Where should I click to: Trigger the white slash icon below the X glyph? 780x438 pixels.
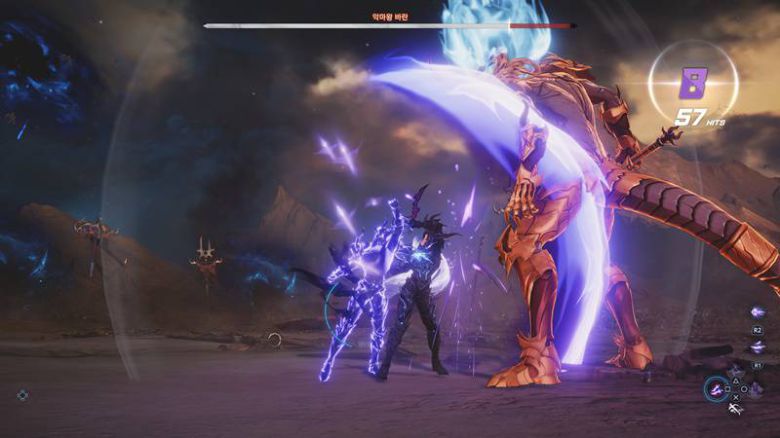[x=736, y=409]
